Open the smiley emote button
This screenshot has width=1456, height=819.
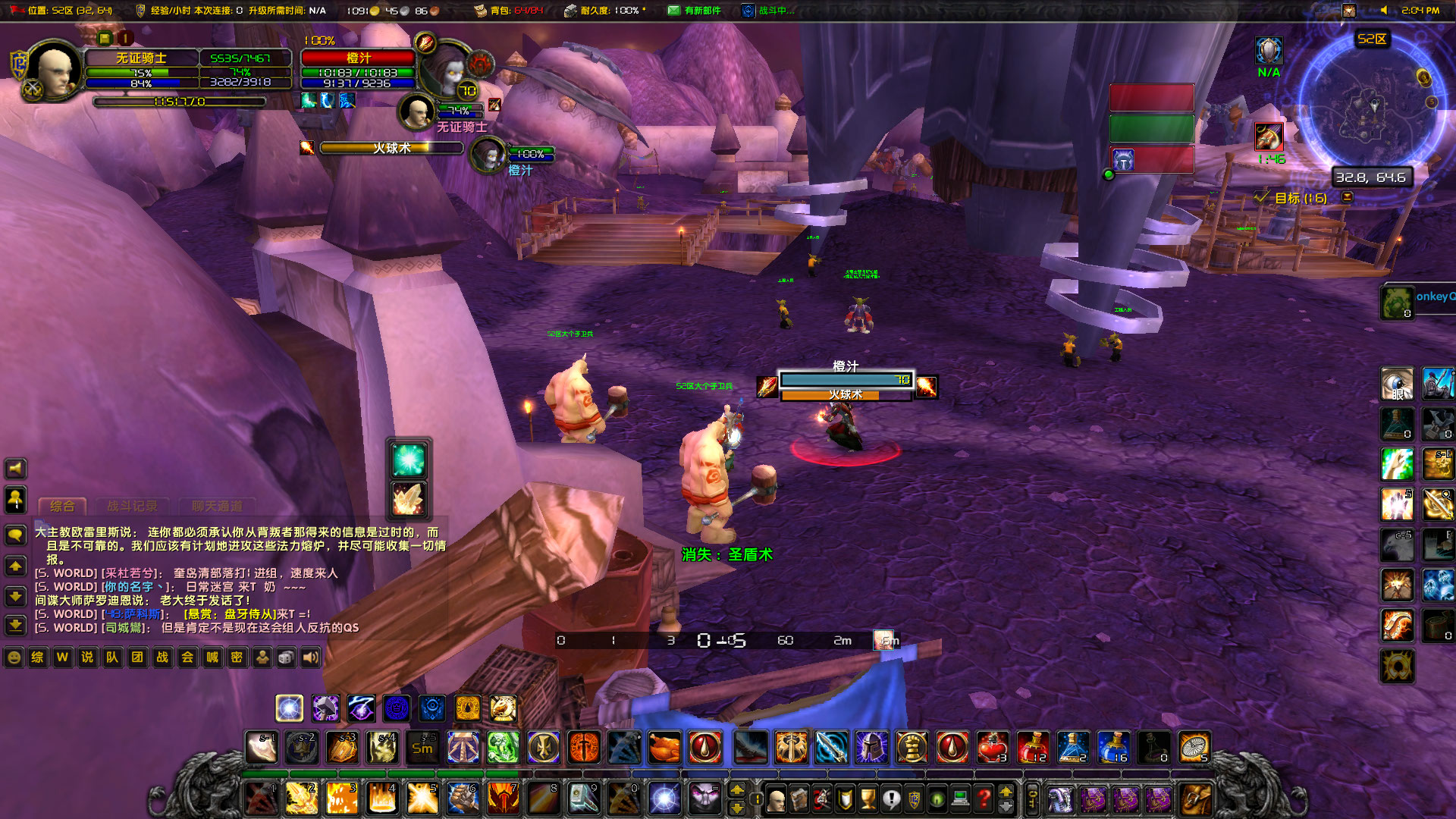[14, 657]
